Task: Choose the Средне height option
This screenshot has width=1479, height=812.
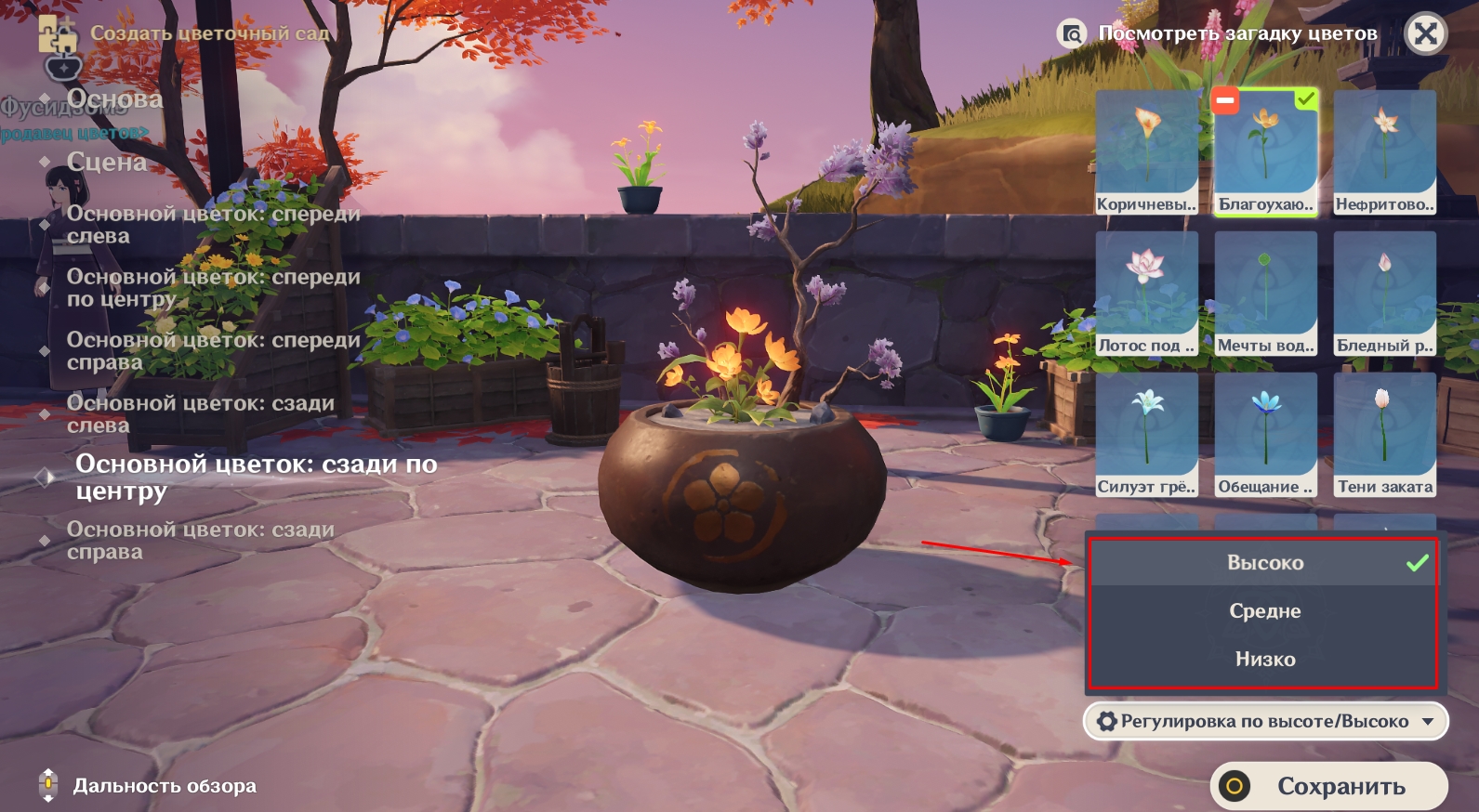Action: (x=1264, y=611)
